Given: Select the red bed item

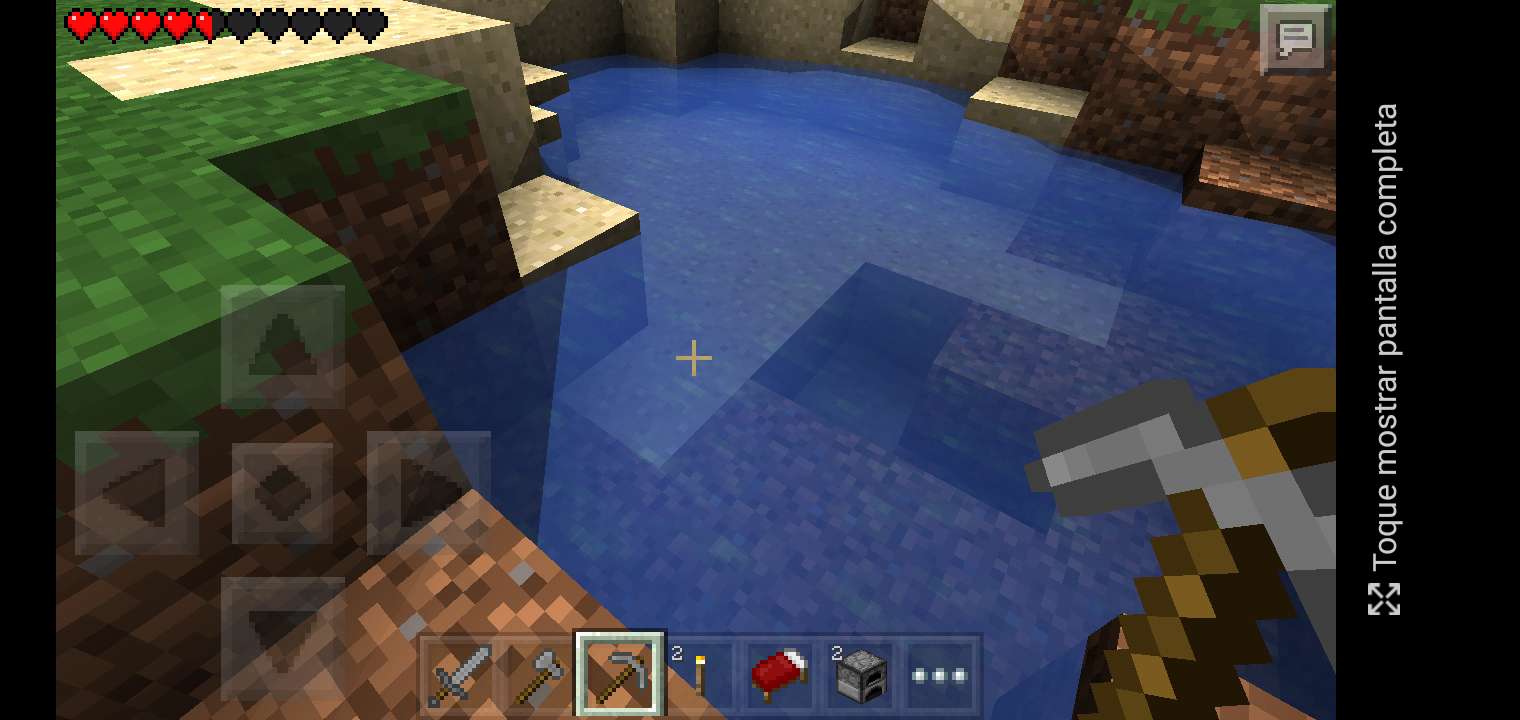Looking at the screenshot, I should coord(779,675).
